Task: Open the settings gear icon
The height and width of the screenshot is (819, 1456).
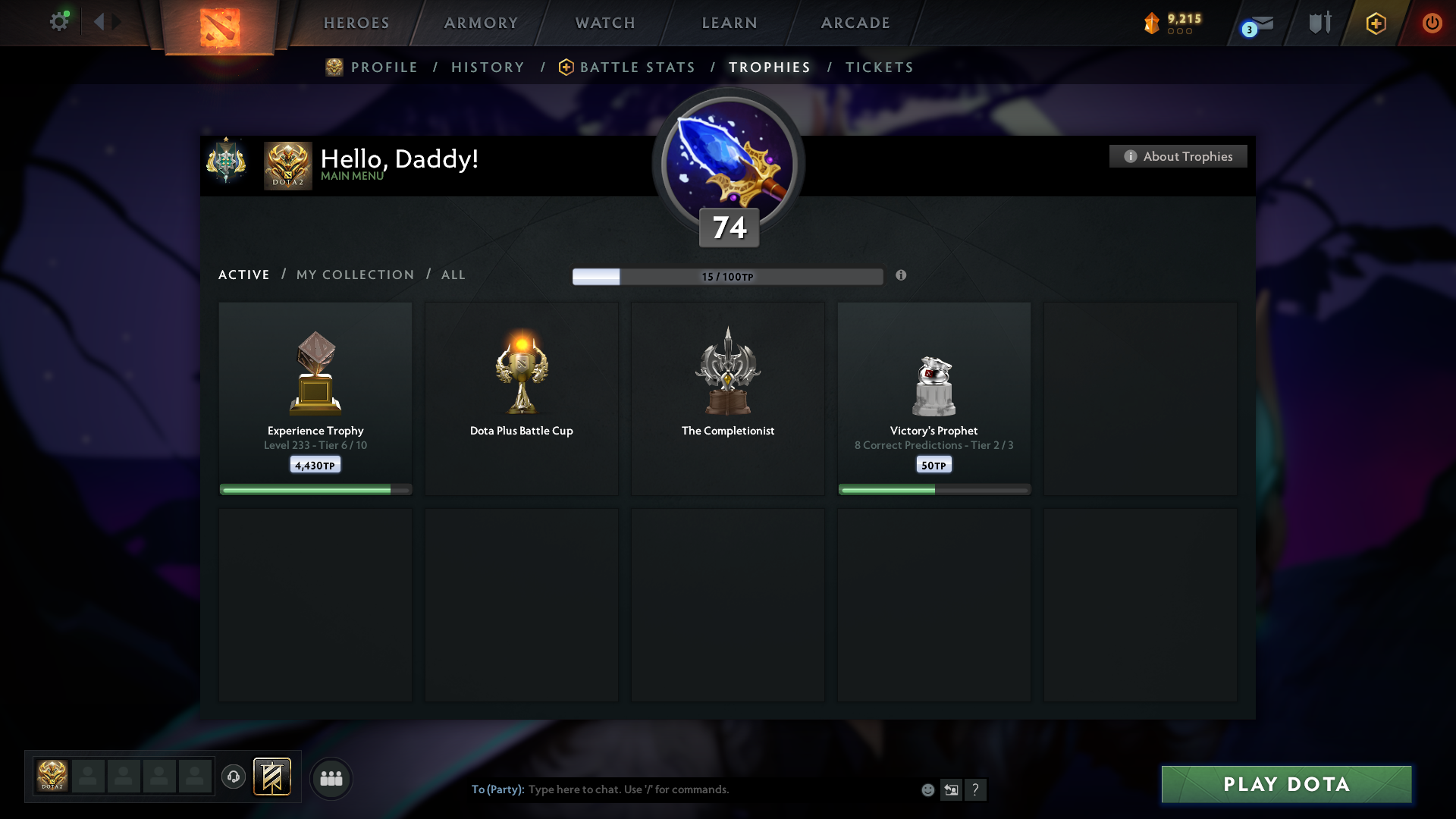Action: [59, 22]
